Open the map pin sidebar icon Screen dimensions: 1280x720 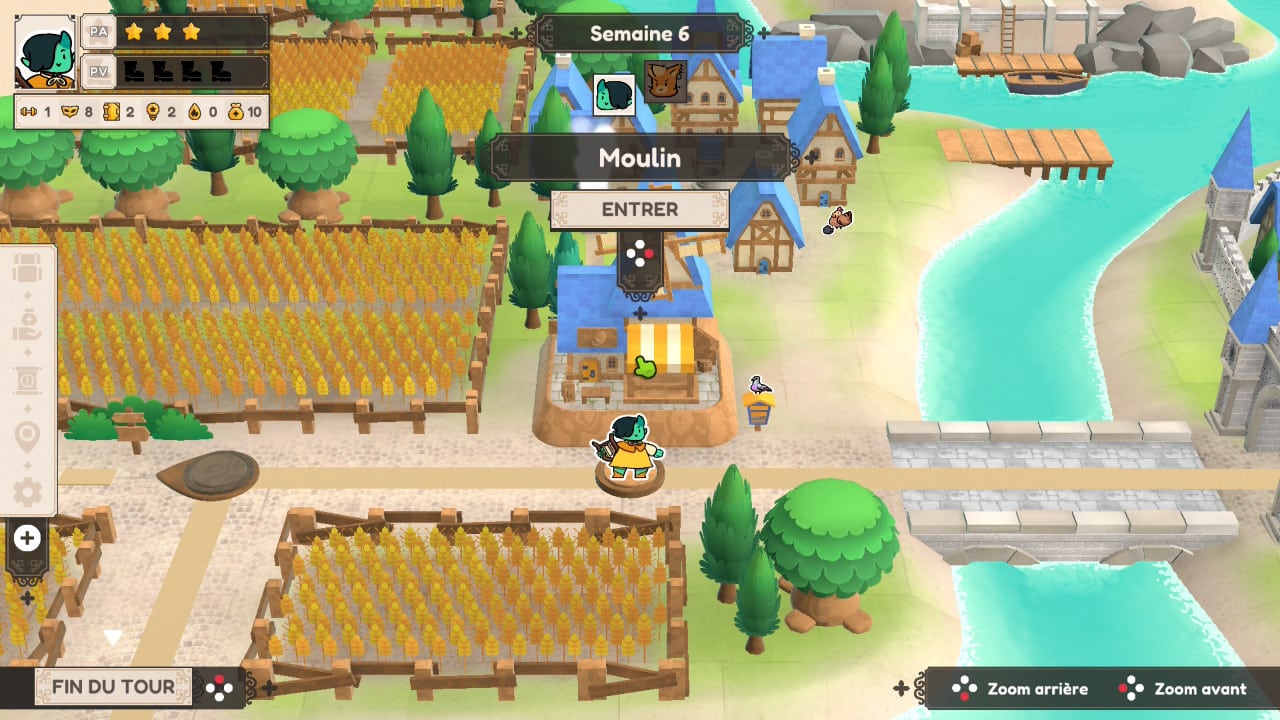27,437
